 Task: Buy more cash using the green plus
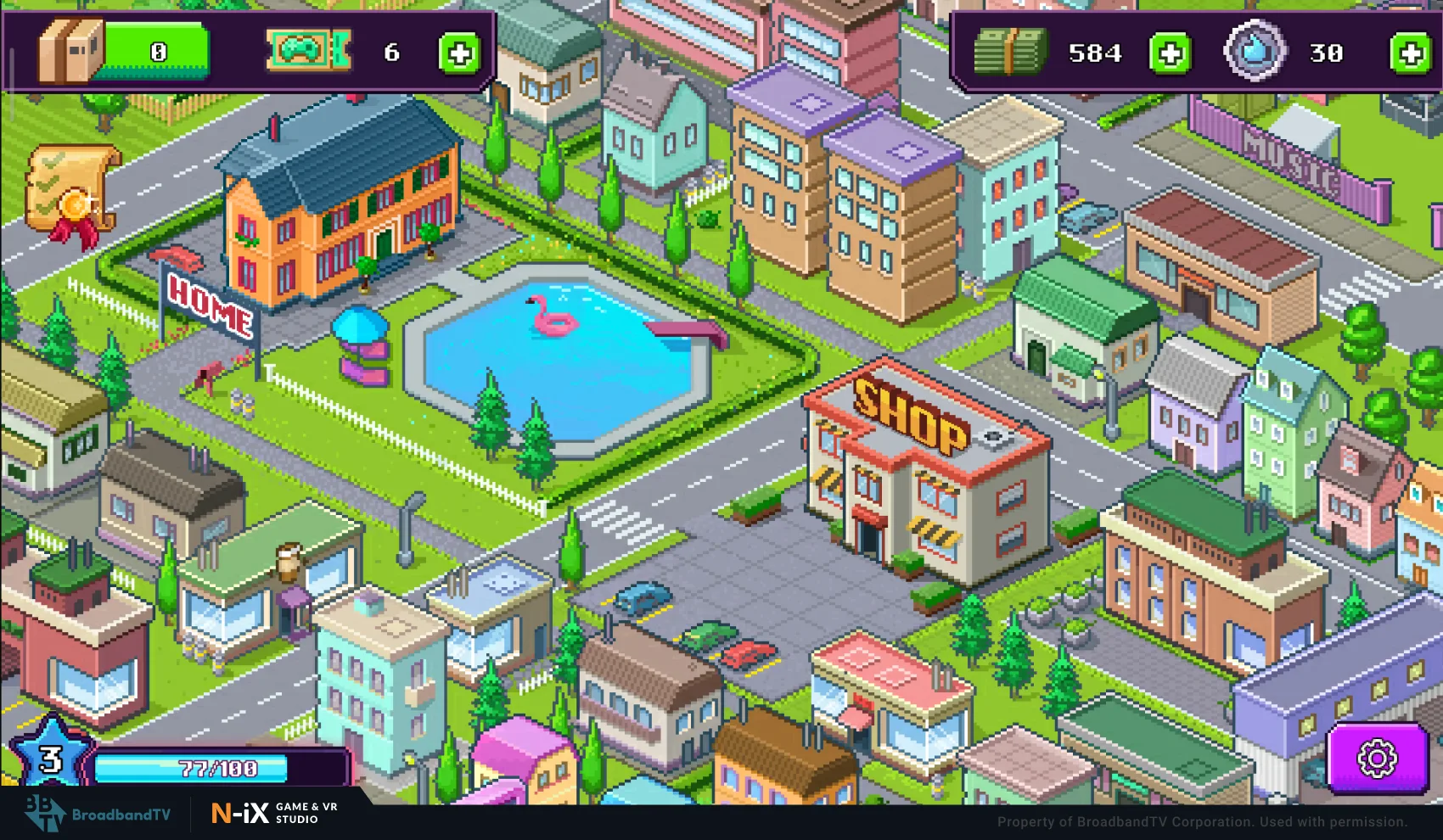point(1170,53)
